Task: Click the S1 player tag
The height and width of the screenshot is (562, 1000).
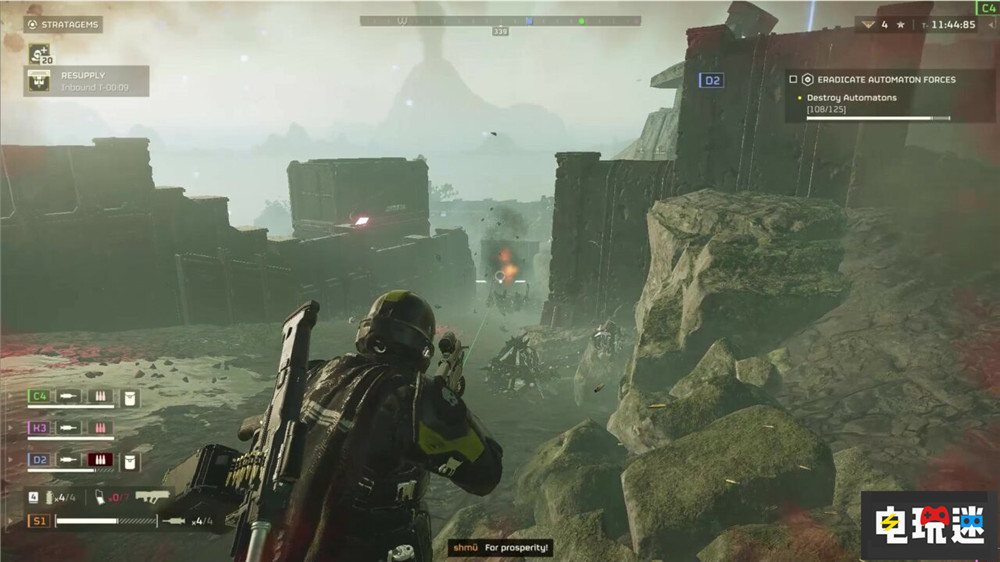Action: click(x=39, y=520)
